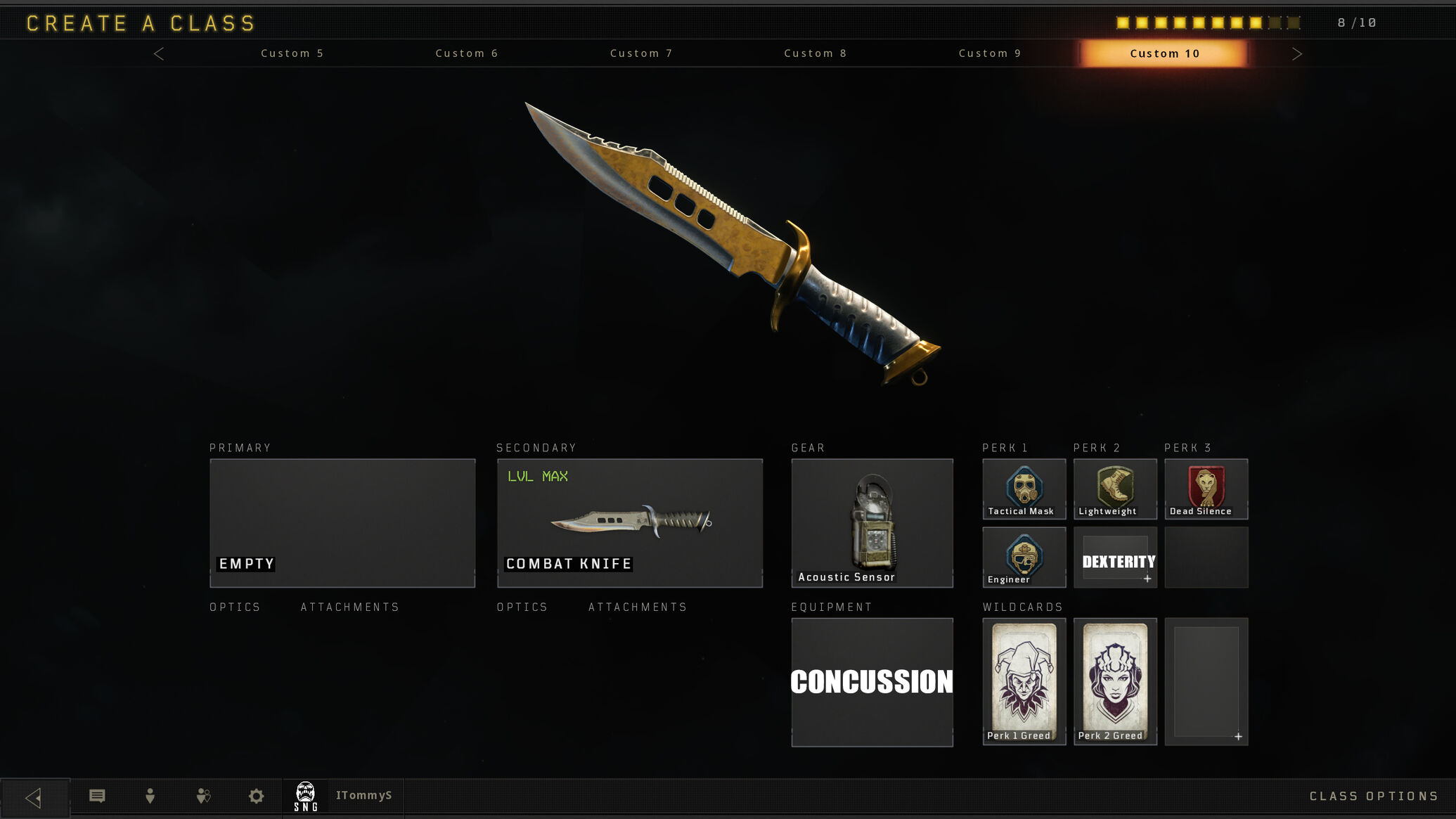This screenshot has width=1456, height=819.
Task: Select the Dexterity perk slot
Action: point(1115,557)
